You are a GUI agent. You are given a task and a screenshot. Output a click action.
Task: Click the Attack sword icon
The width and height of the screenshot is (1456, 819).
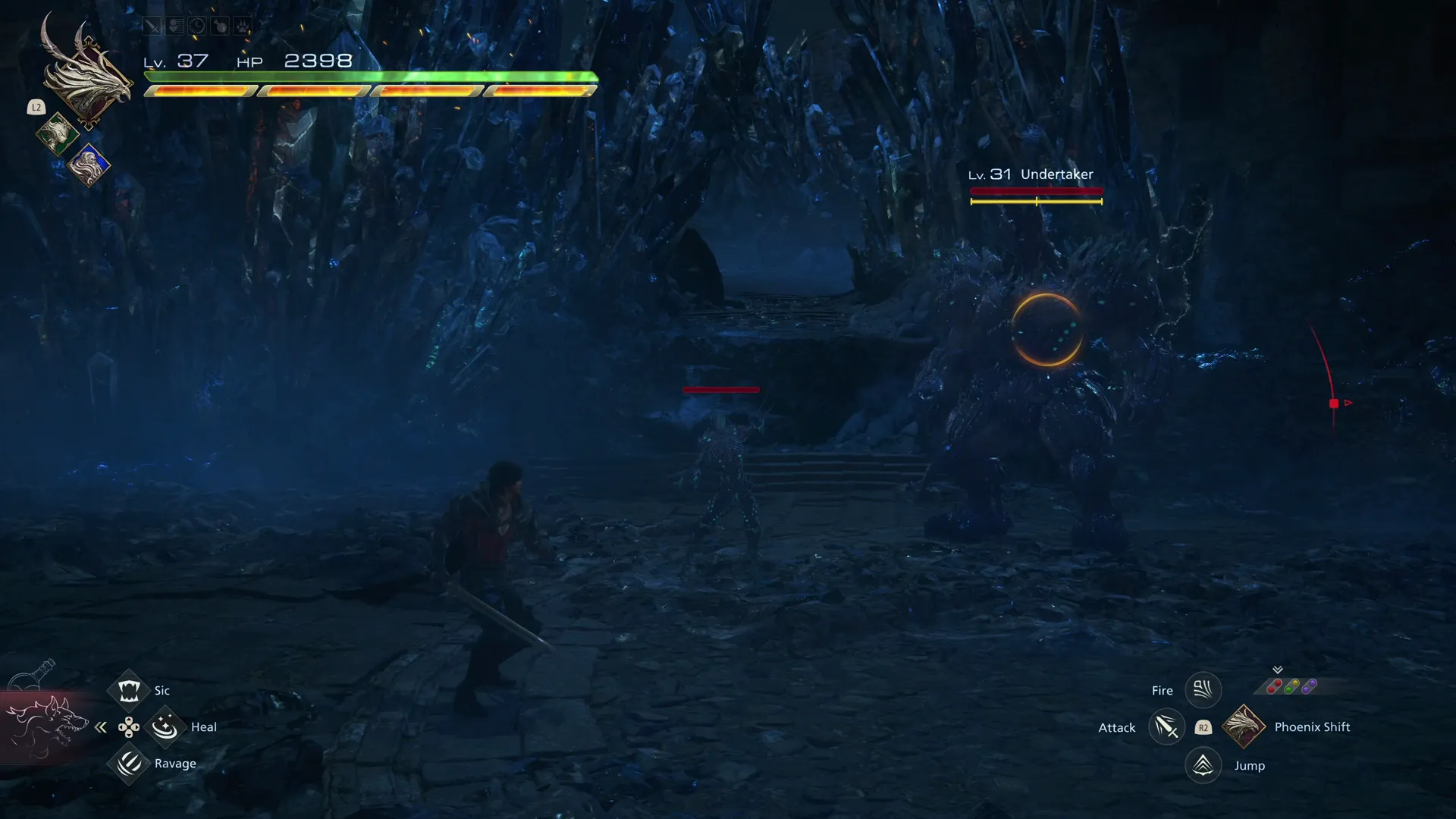coord(1167,726)
